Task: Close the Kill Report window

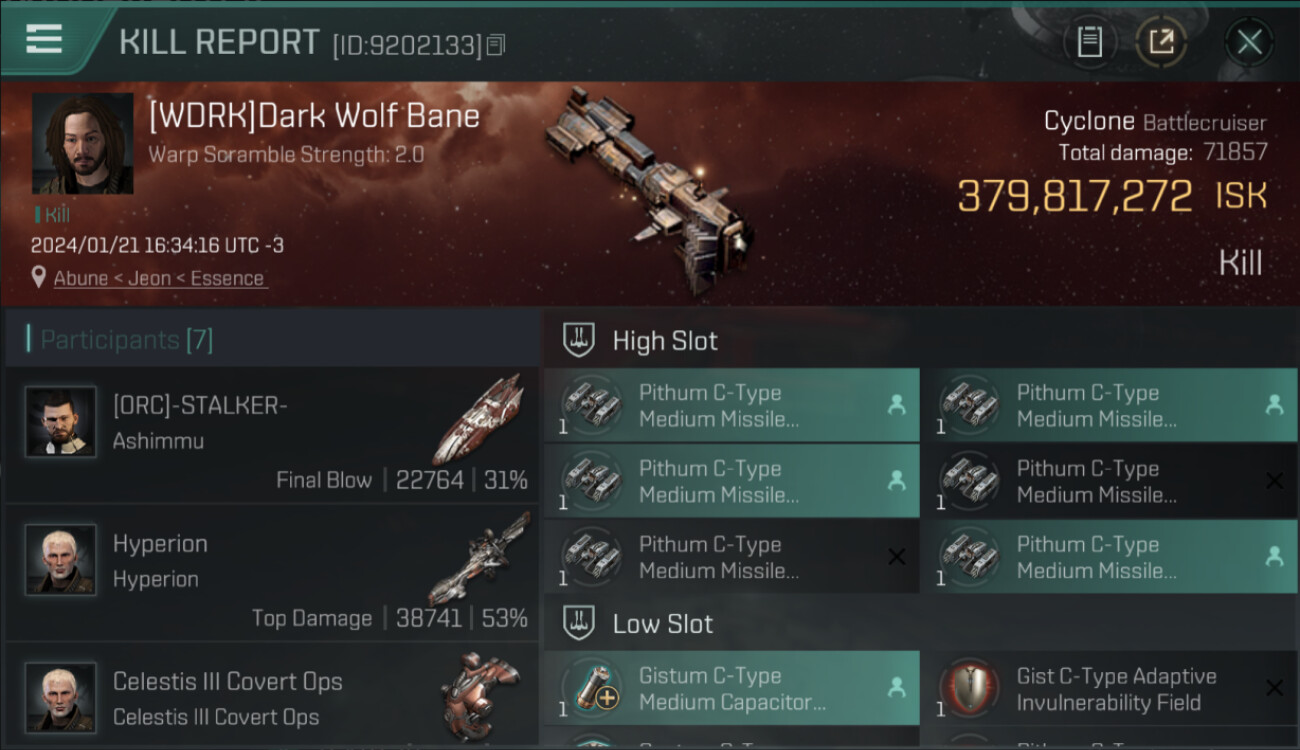Action: coord(1249,42)
